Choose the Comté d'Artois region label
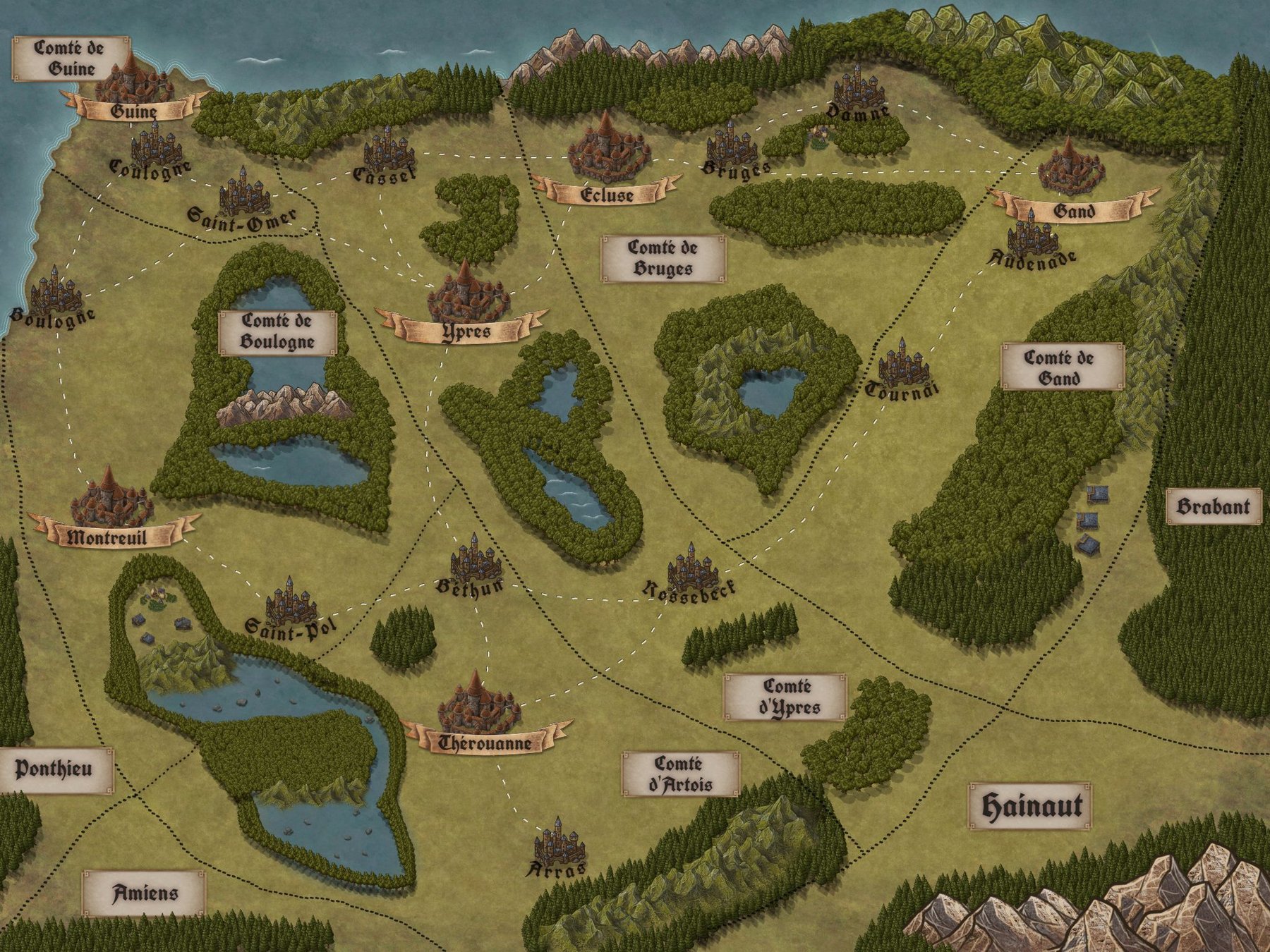This screenshot has width=1270, height=952. tap(680, 774)
